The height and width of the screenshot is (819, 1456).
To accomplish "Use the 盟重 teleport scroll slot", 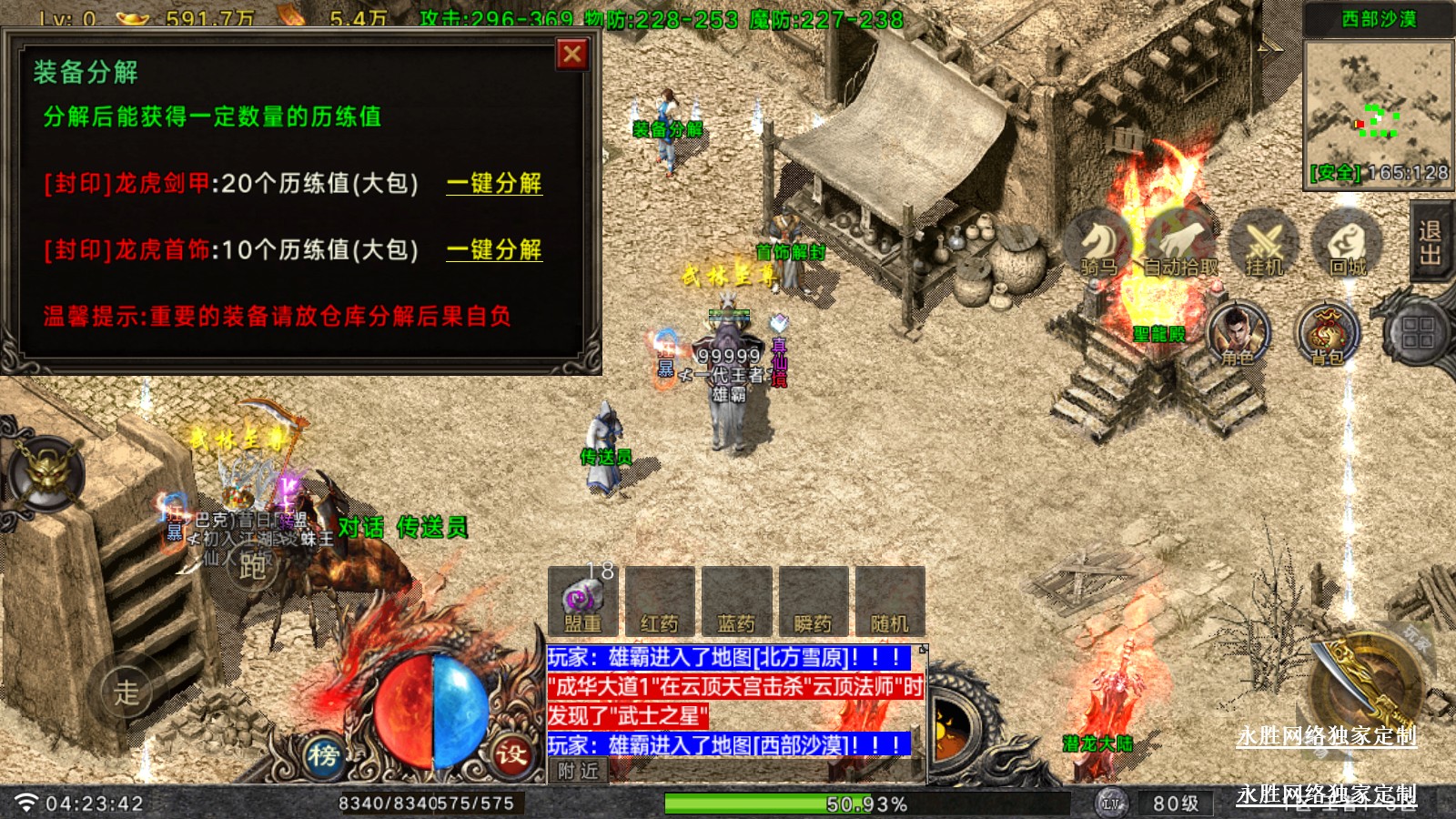I will point(583,601).
